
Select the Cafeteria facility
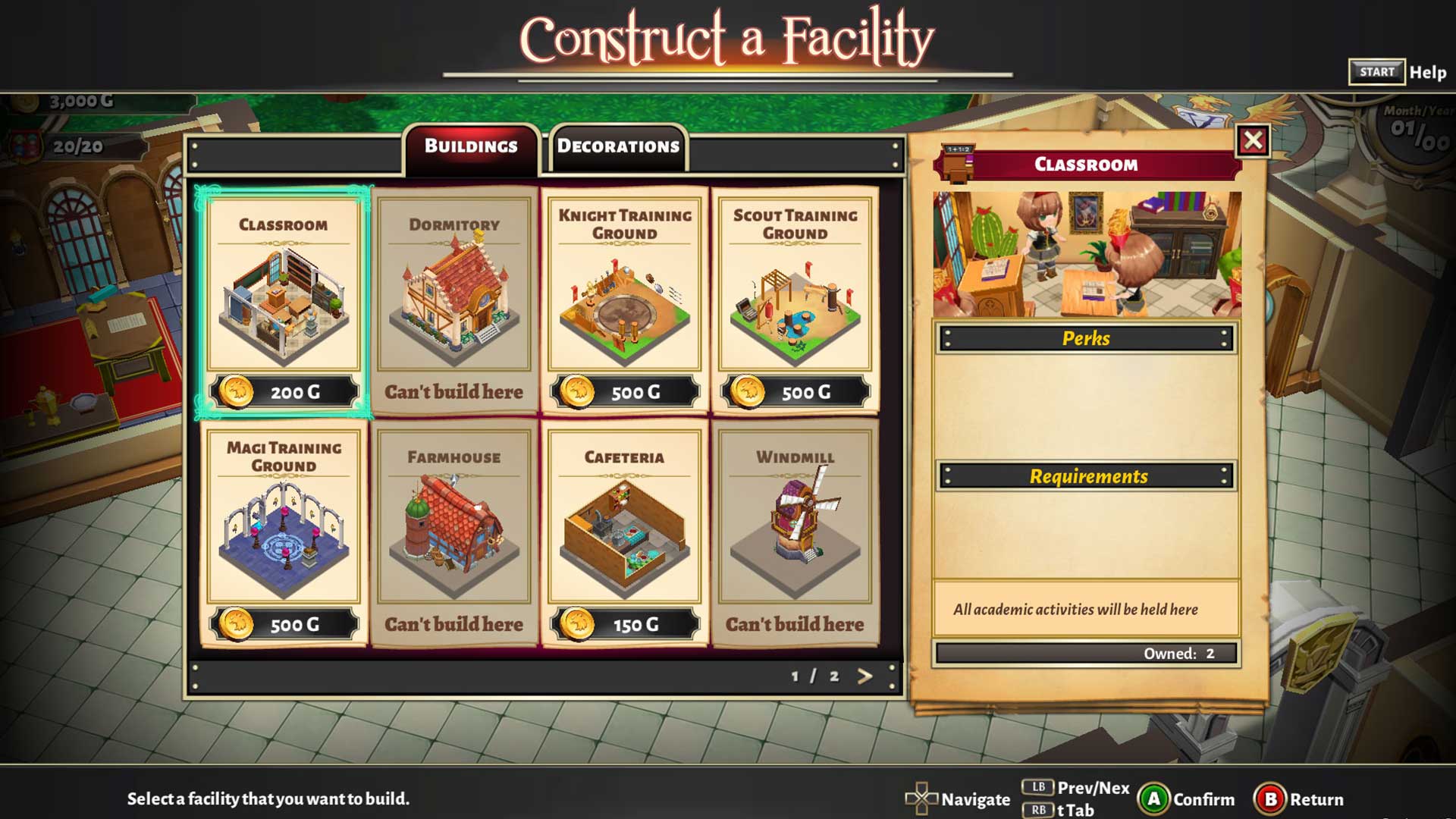[x=626, y=531]
